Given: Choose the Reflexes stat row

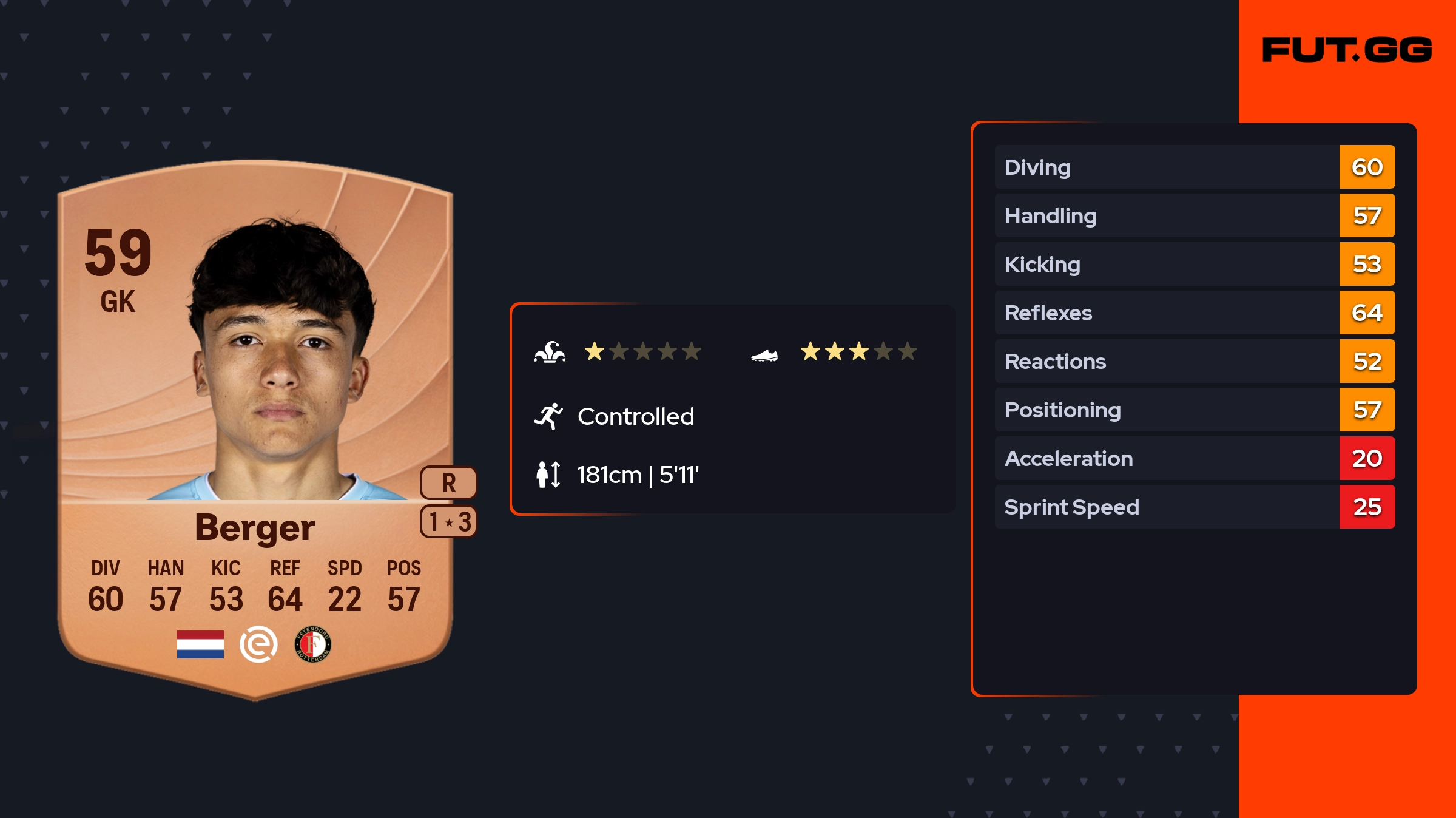Looking at the screenshot, I should (x=1194, y=313).
